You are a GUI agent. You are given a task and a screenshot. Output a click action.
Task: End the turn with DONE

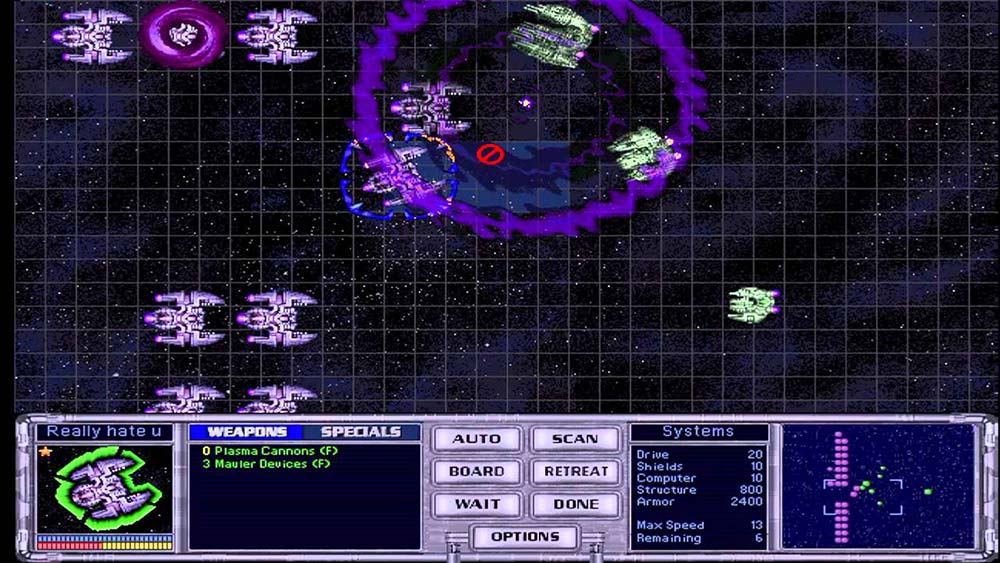pos(575,504)
